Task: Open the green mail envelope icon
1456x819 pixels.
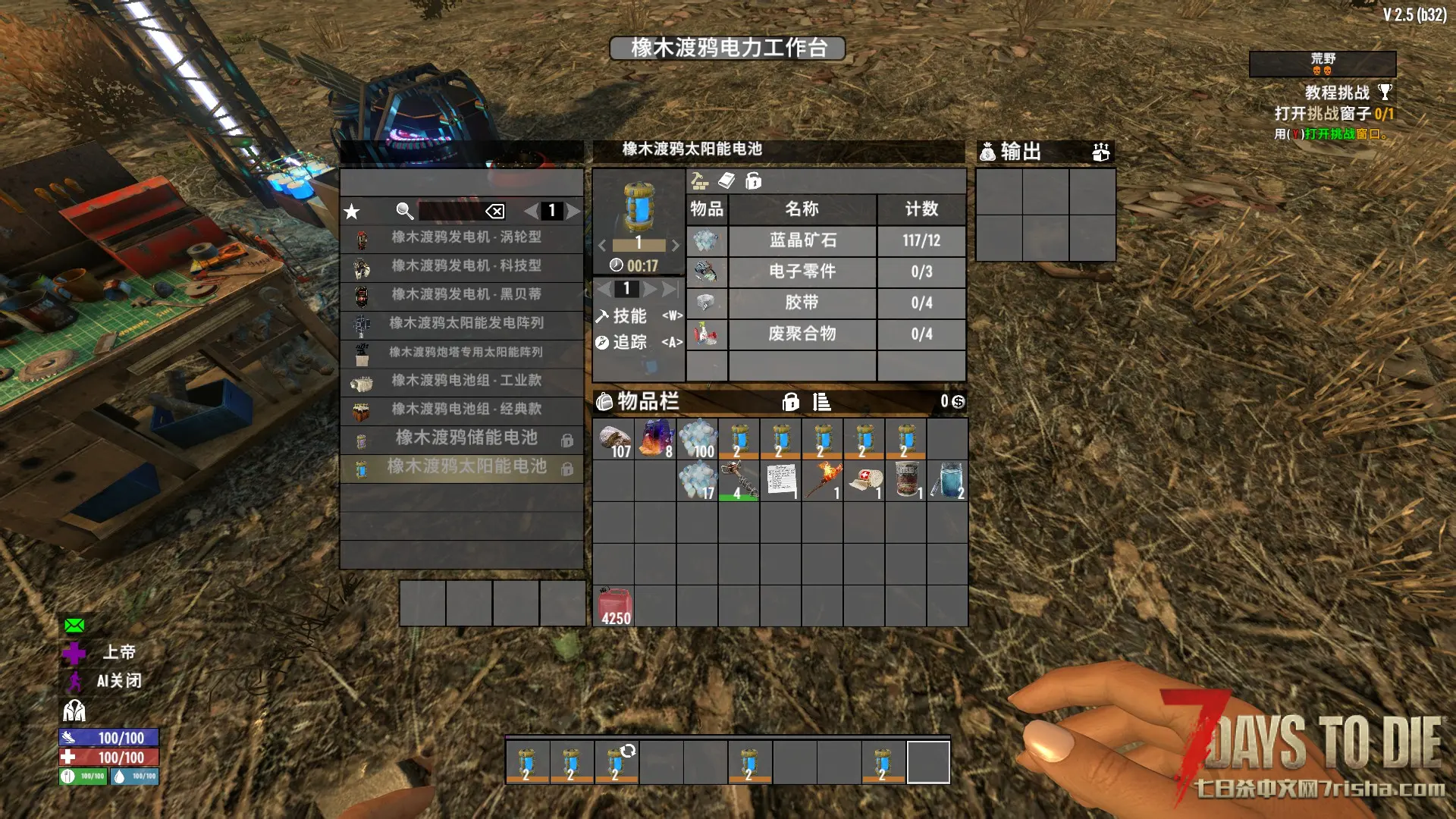Action: click(74, 626)
